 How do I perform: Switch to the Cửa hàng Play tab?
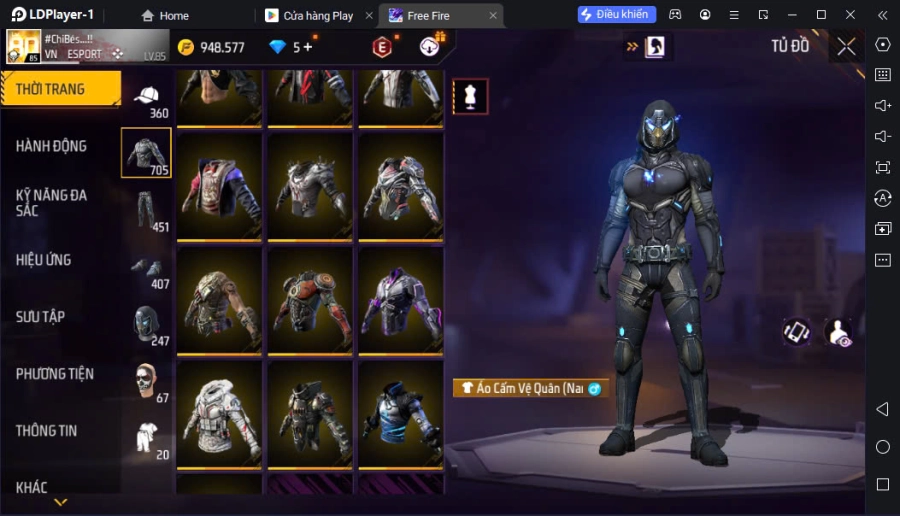click(318, 15)
